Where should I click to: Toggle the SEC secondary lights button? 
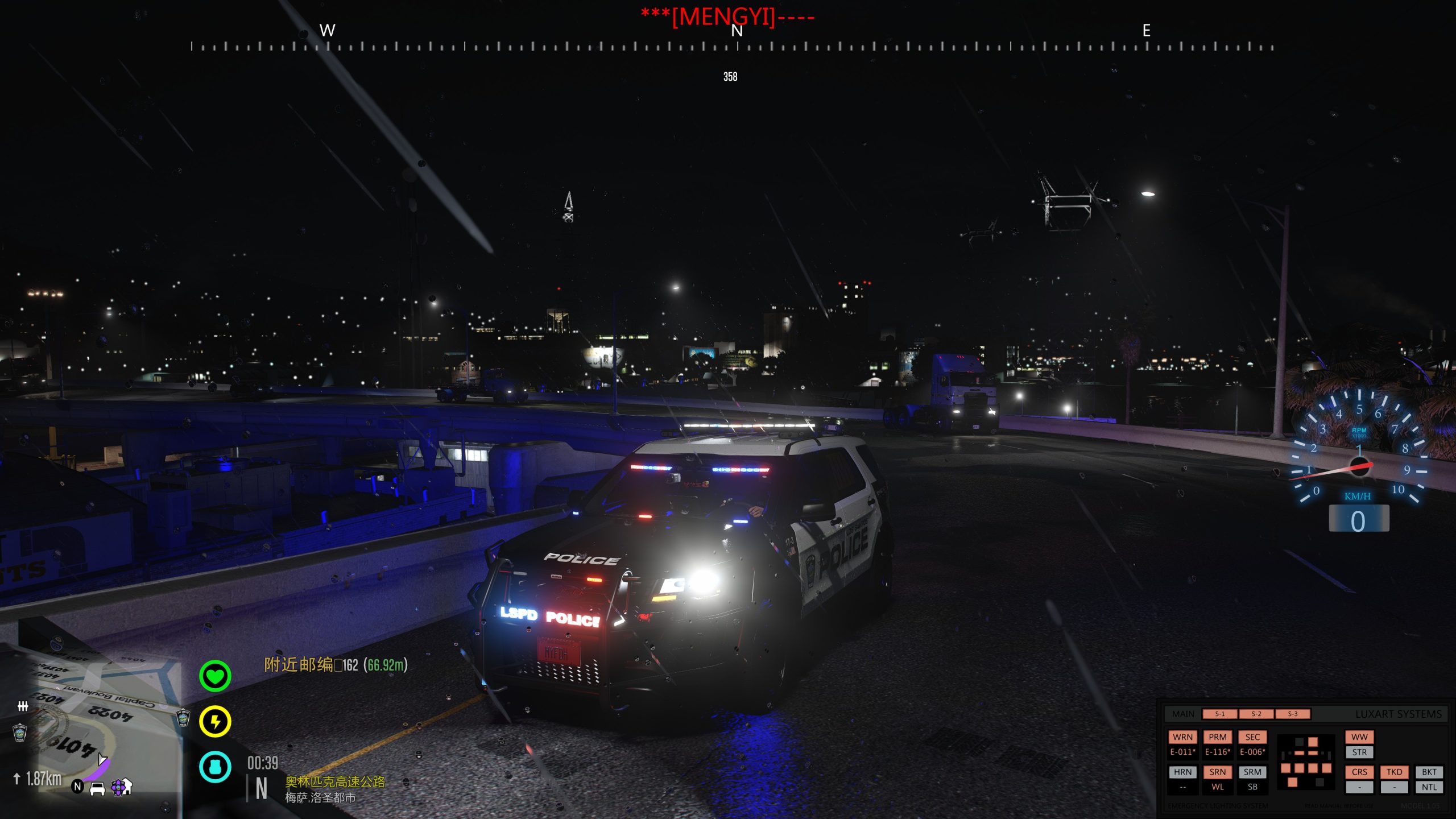1252,737
